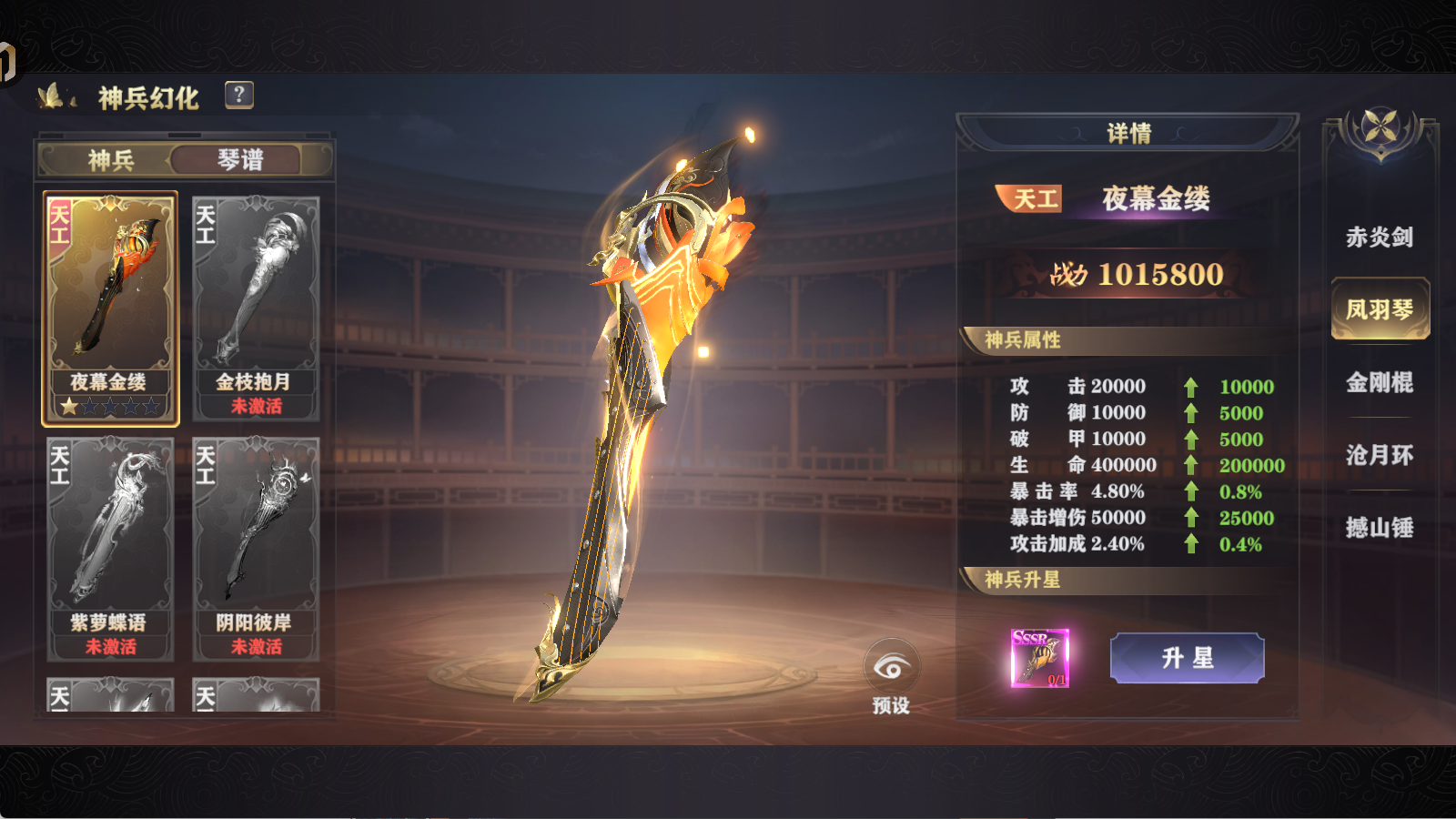This screenshot has height=819, width=1456.
Task: Select the 凤羽琴 category
Action: tap(1380, 309)
